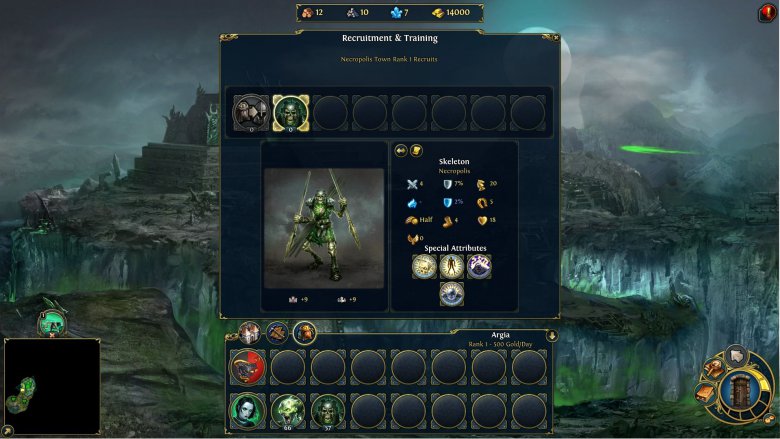
Task: Select the skeleton stack of 37
Action: tap(328, 410)
